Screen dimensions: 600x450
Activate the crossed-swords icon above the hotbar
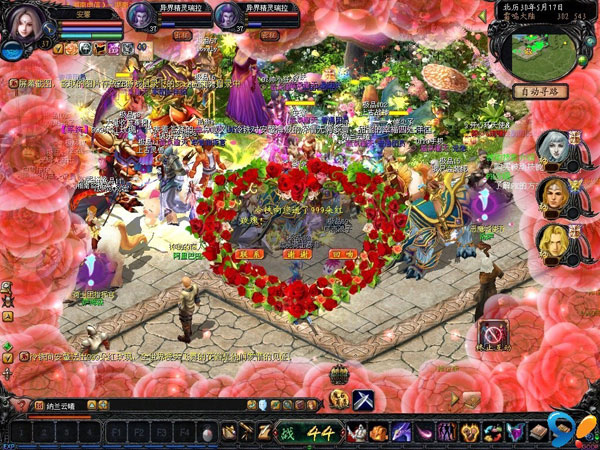point(362,398)
